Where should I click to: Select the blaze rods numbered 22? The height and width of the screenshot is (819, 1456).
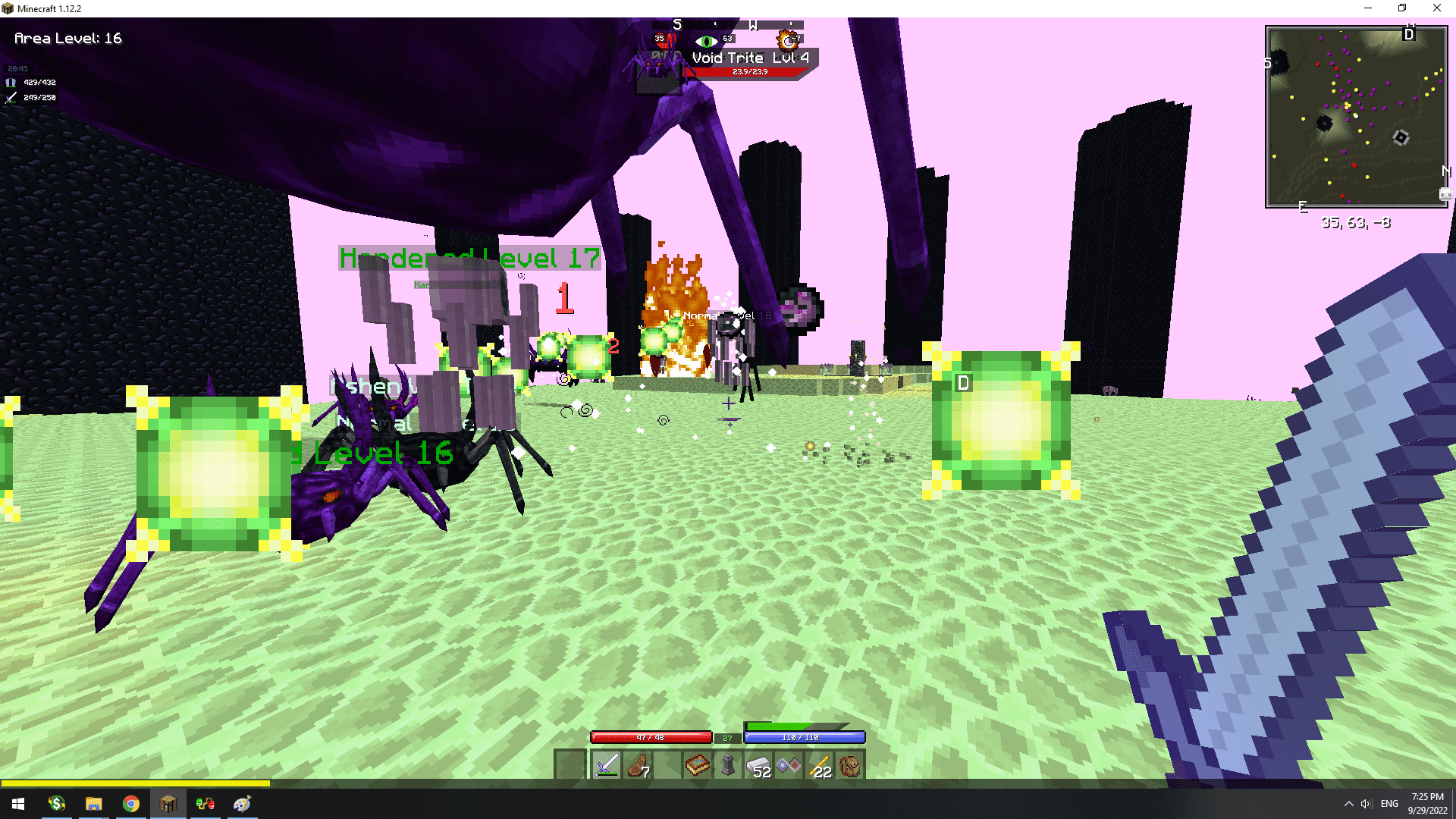pos(820,765)
